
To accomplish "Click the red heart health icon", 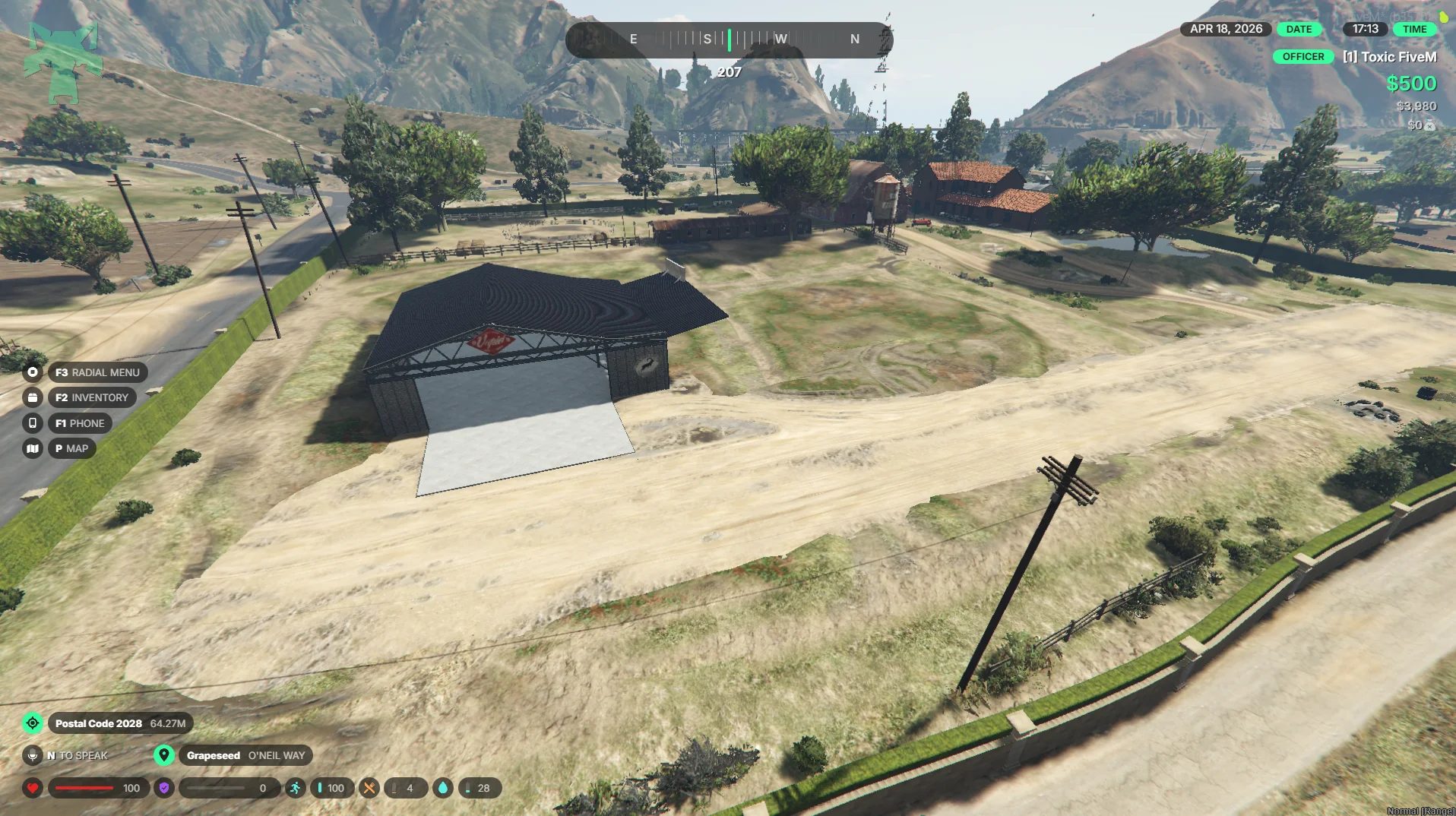I will (33, 788).
